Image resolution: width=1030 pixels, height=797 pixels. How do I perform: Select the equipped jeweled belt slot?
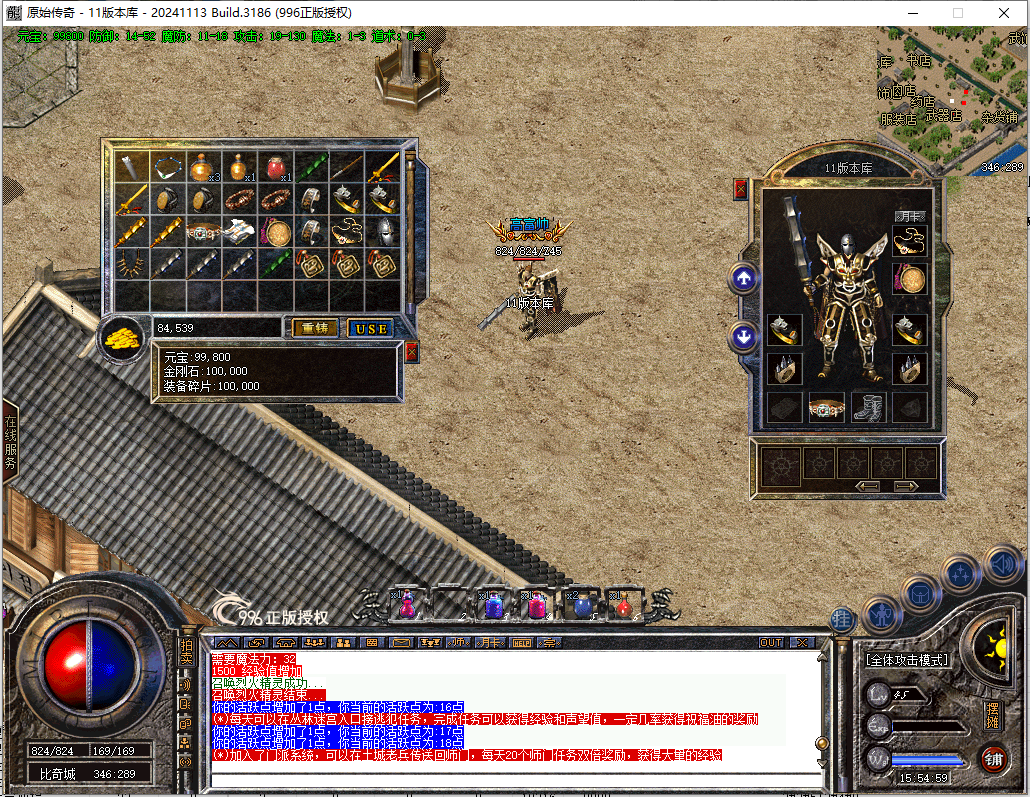pyautogui.click(x=826, y=408)
